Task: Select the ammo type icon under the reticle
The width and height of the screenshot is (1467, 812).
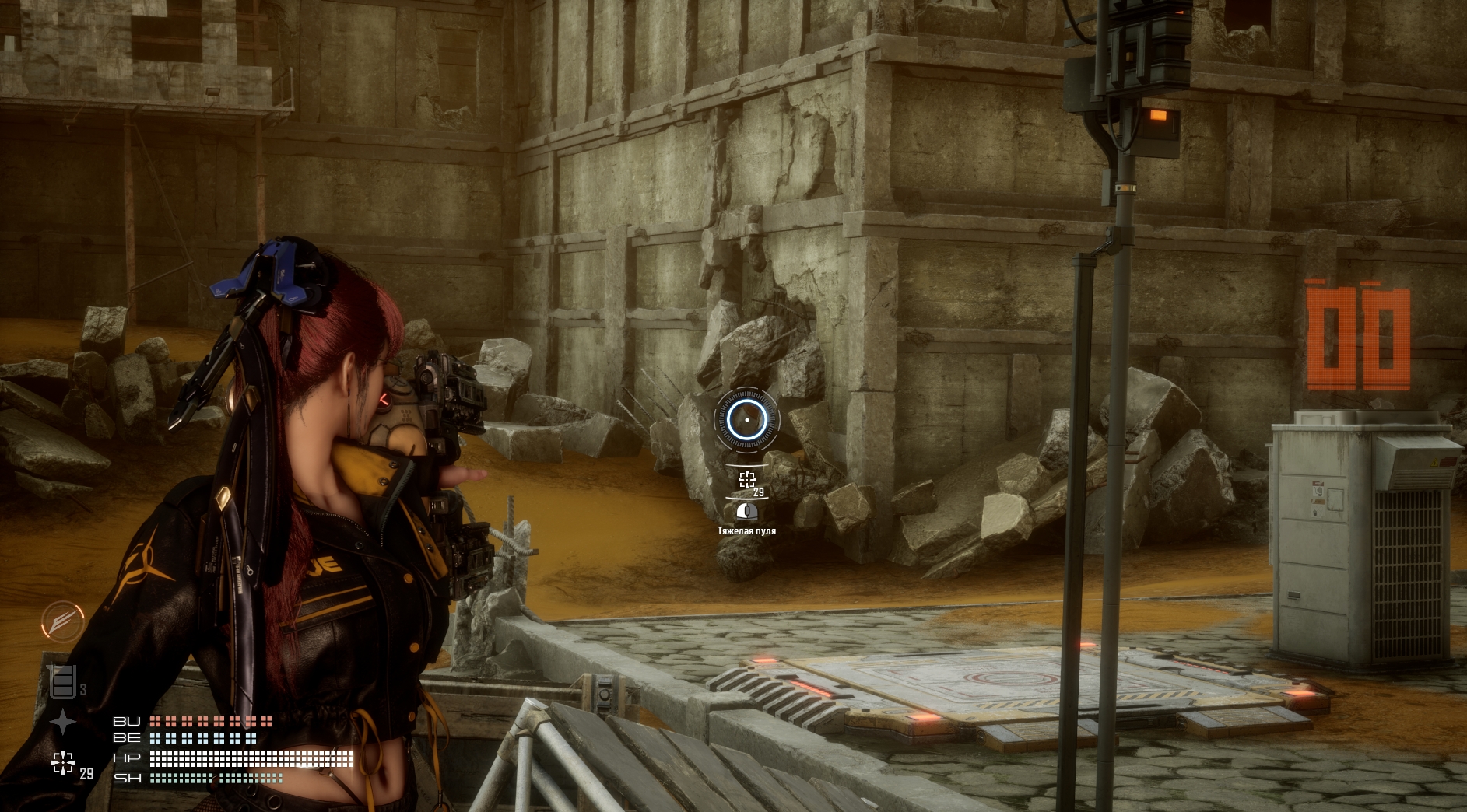Action: pyautogui.click(x=746, y=511)
